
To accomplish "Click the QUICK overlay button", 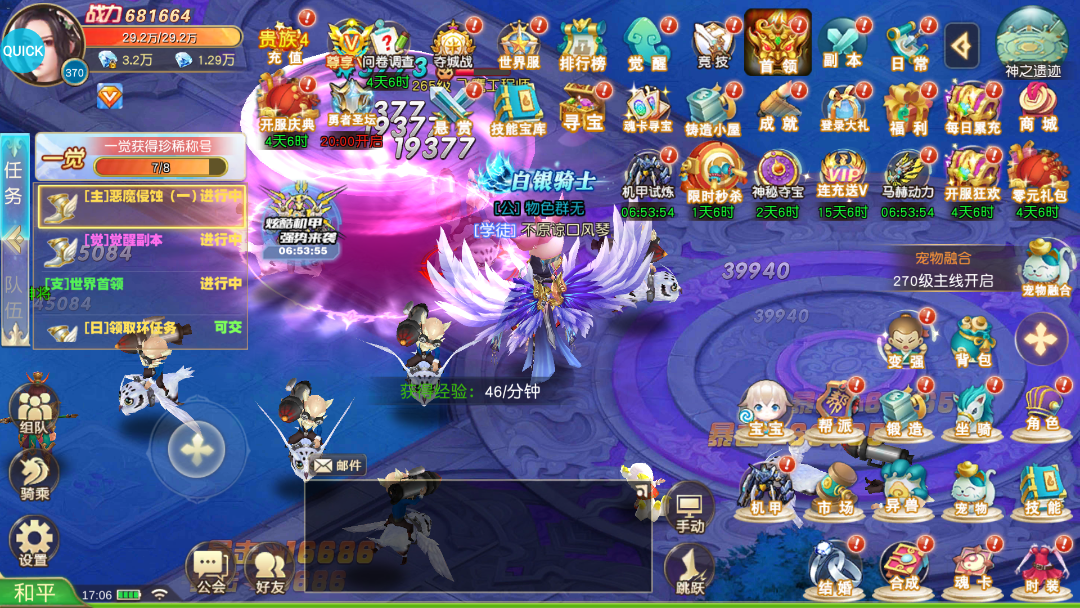I will coord(23,50).
